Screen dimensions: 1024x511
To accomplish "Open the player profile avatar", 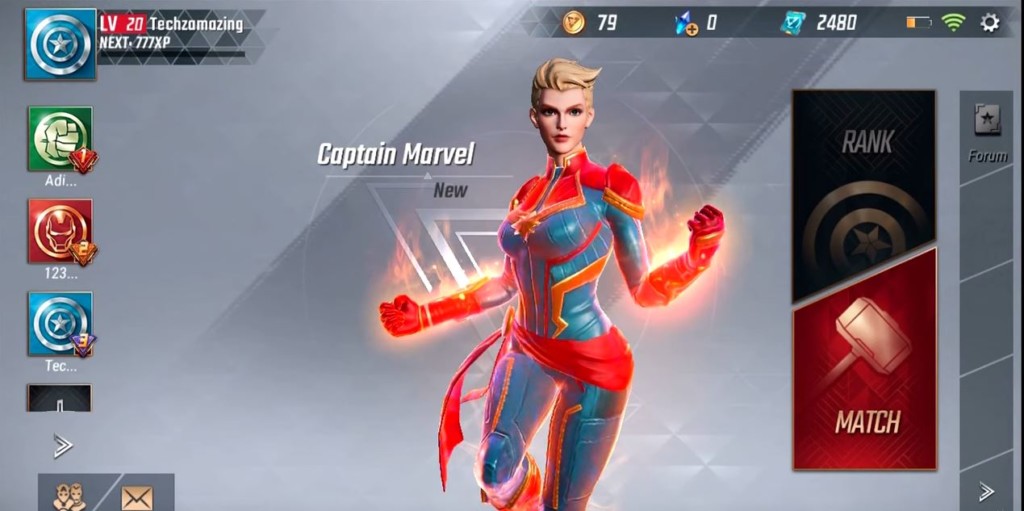I will click(60, 44).
